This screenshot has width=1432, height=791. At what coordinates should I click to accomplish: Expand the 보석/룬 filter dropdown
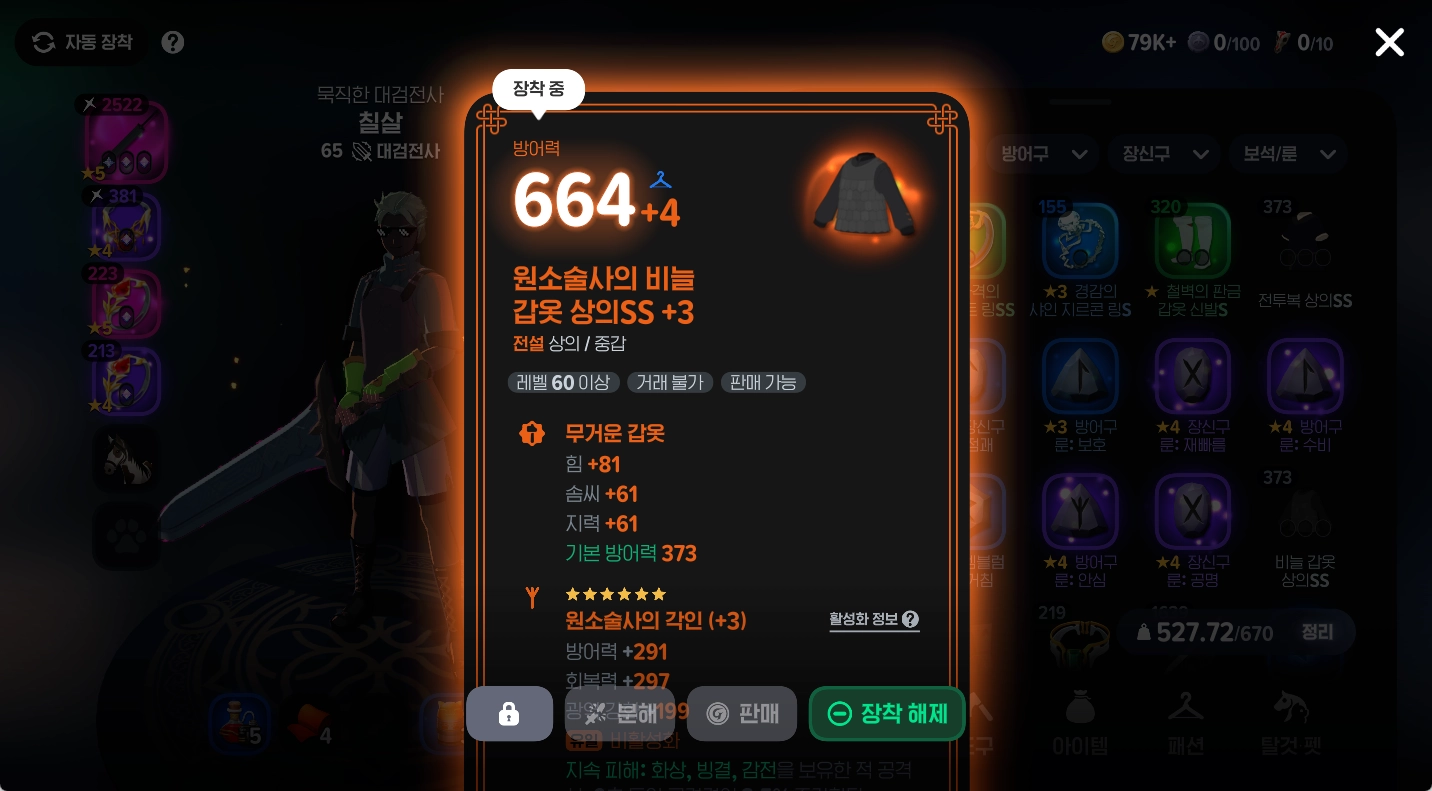tap(1288, 154)
